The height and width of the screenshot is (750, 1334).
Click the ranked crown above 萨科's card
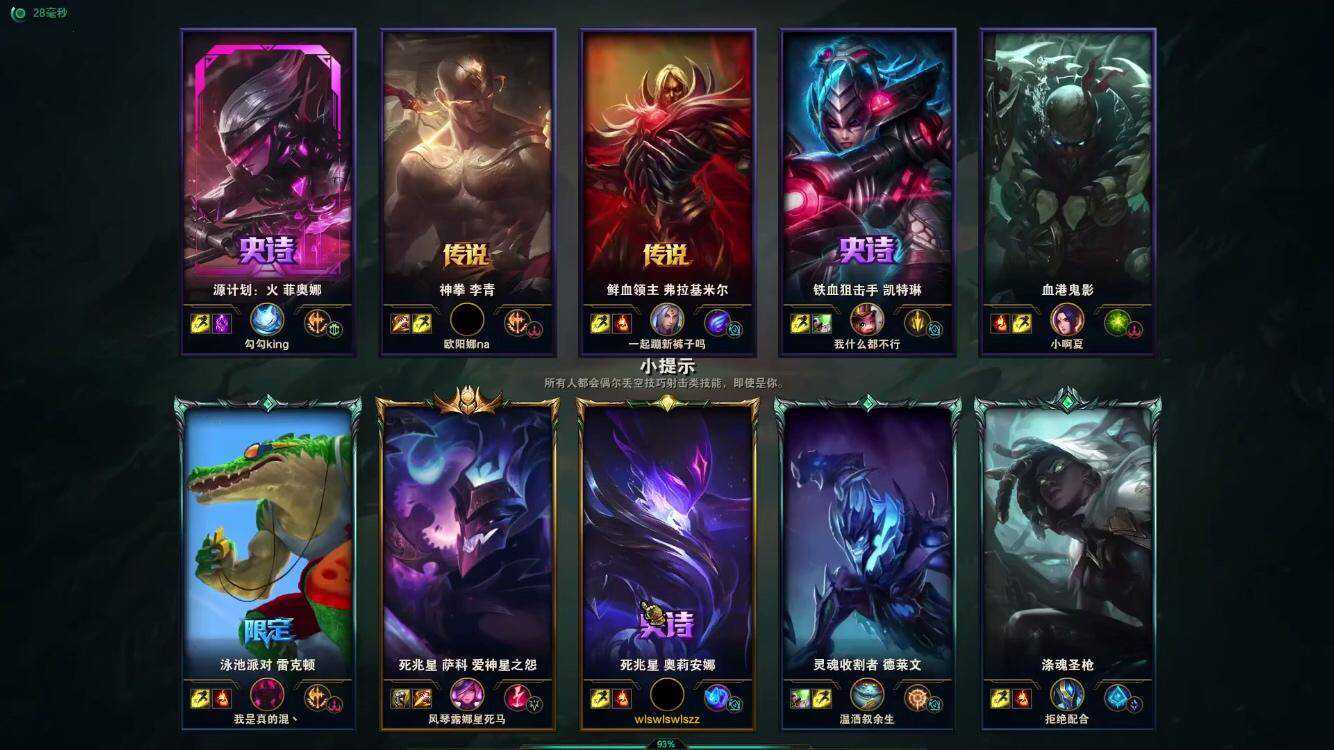click(x=465, y=398)
